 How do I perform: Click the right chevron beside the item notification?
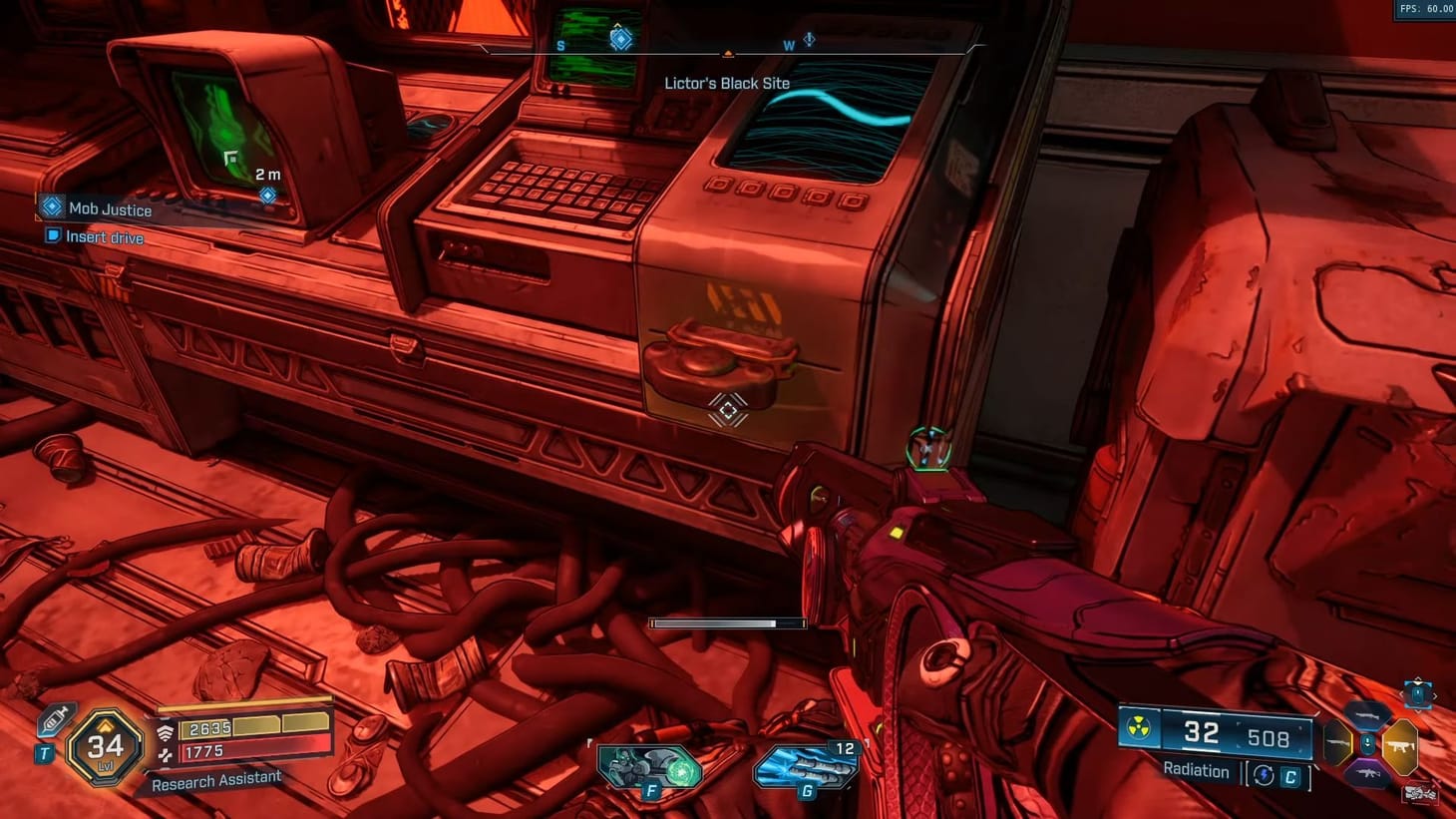tap(1434, 694)
